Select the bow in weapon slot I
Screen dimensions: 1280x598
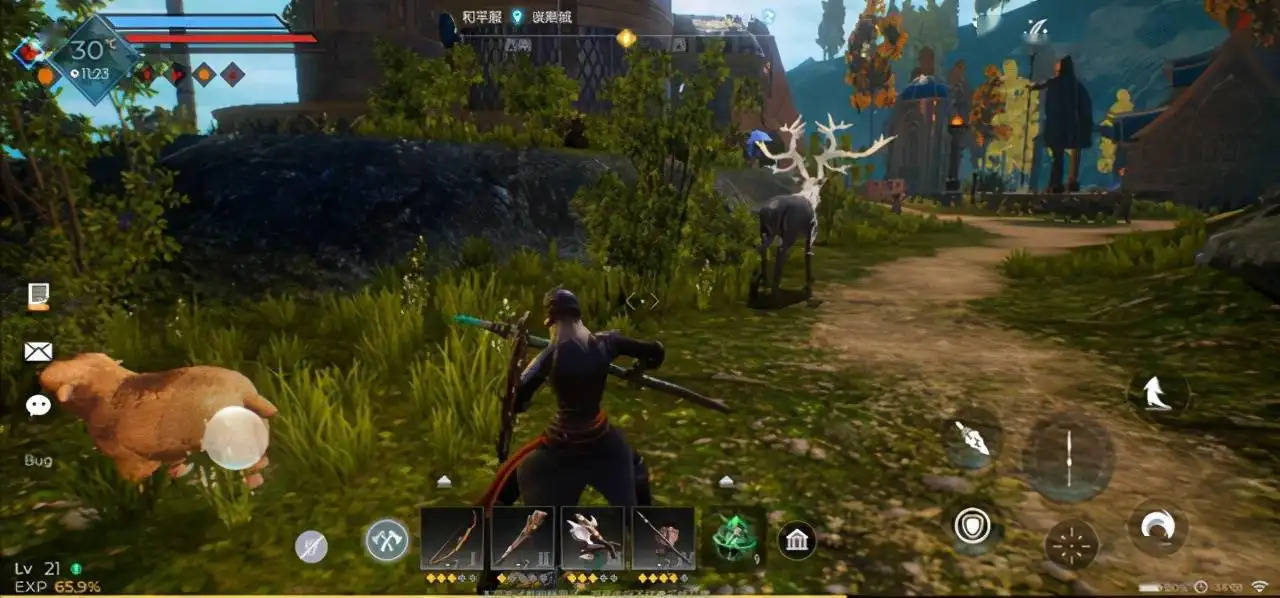click(x=452, y=538)
